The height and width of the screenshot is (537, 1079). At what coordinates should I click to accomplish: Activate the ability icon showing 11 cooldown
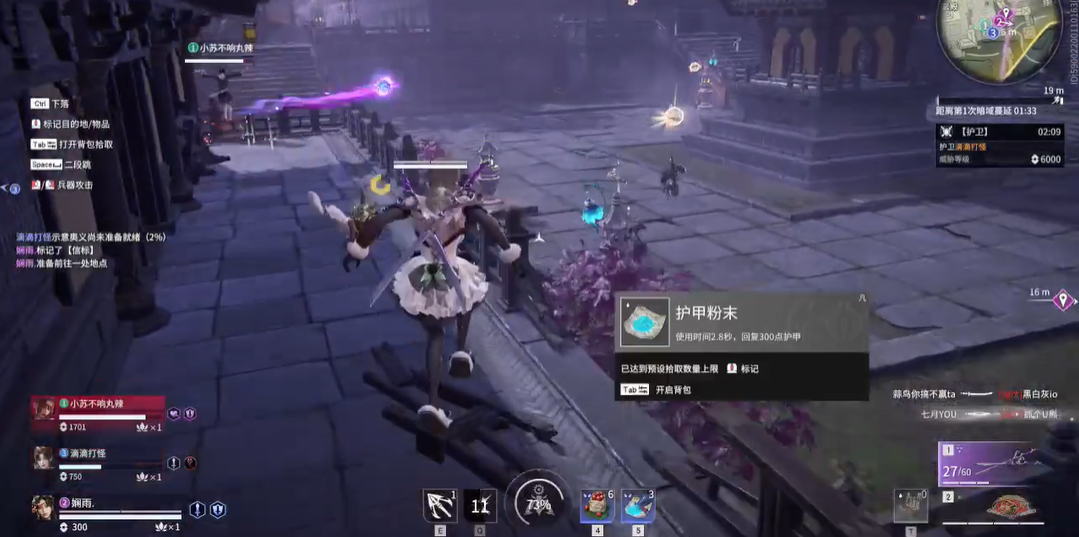pos(480,506)
